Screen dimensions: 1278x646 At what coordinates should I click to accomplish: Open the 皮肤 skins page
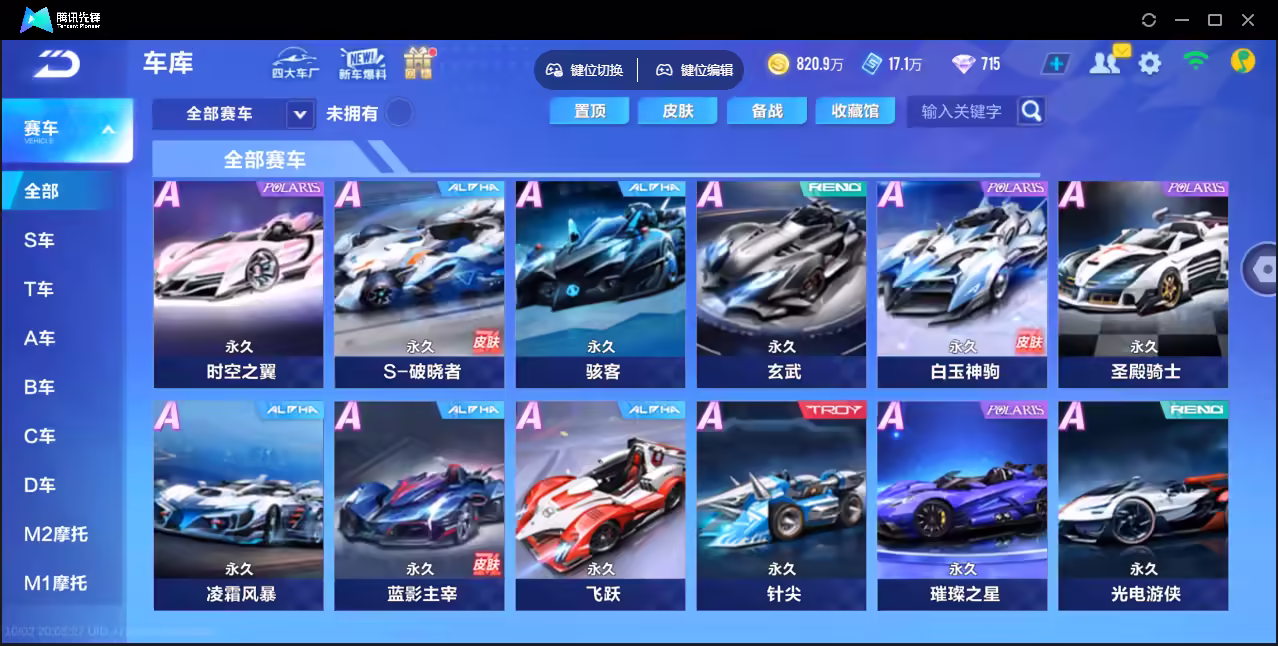pyautogui.click(x=678, y=111)
